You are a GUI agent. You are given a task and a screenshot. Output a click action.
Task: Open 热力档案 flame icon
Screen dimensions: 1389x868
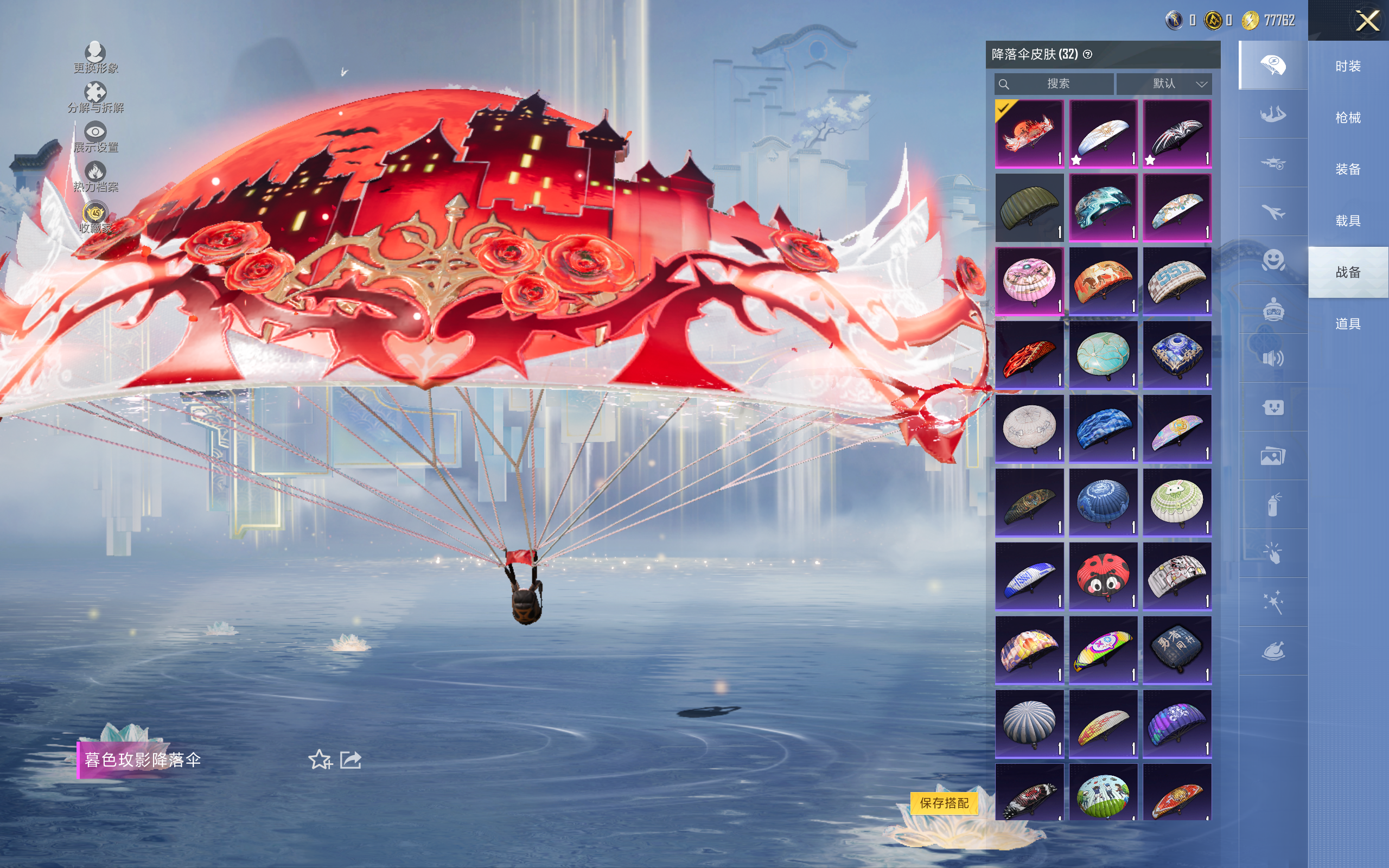click(95, 176)
